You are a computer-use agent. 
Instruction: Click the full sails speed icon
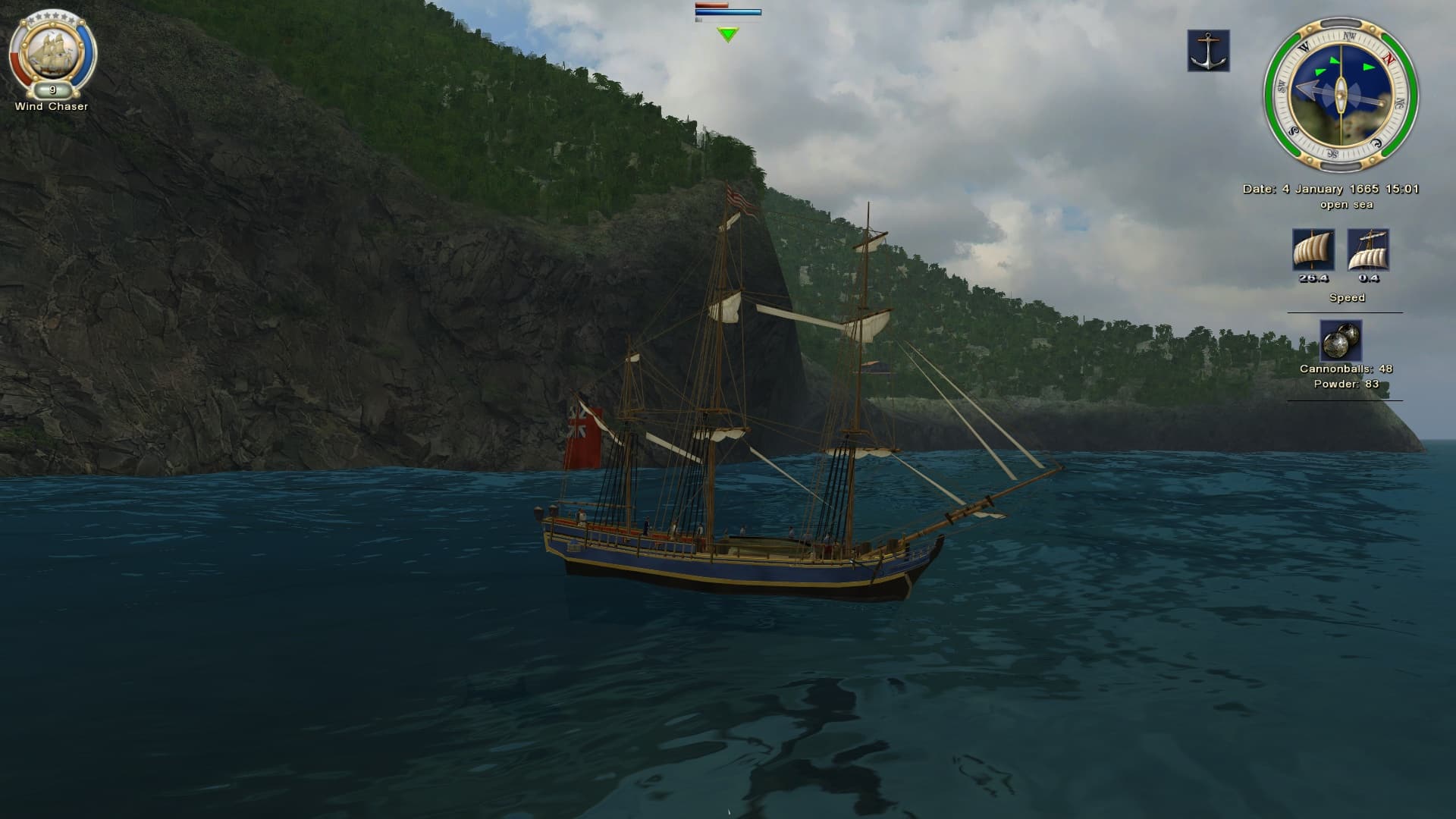pyautogui.click(x=1313, y=249)
